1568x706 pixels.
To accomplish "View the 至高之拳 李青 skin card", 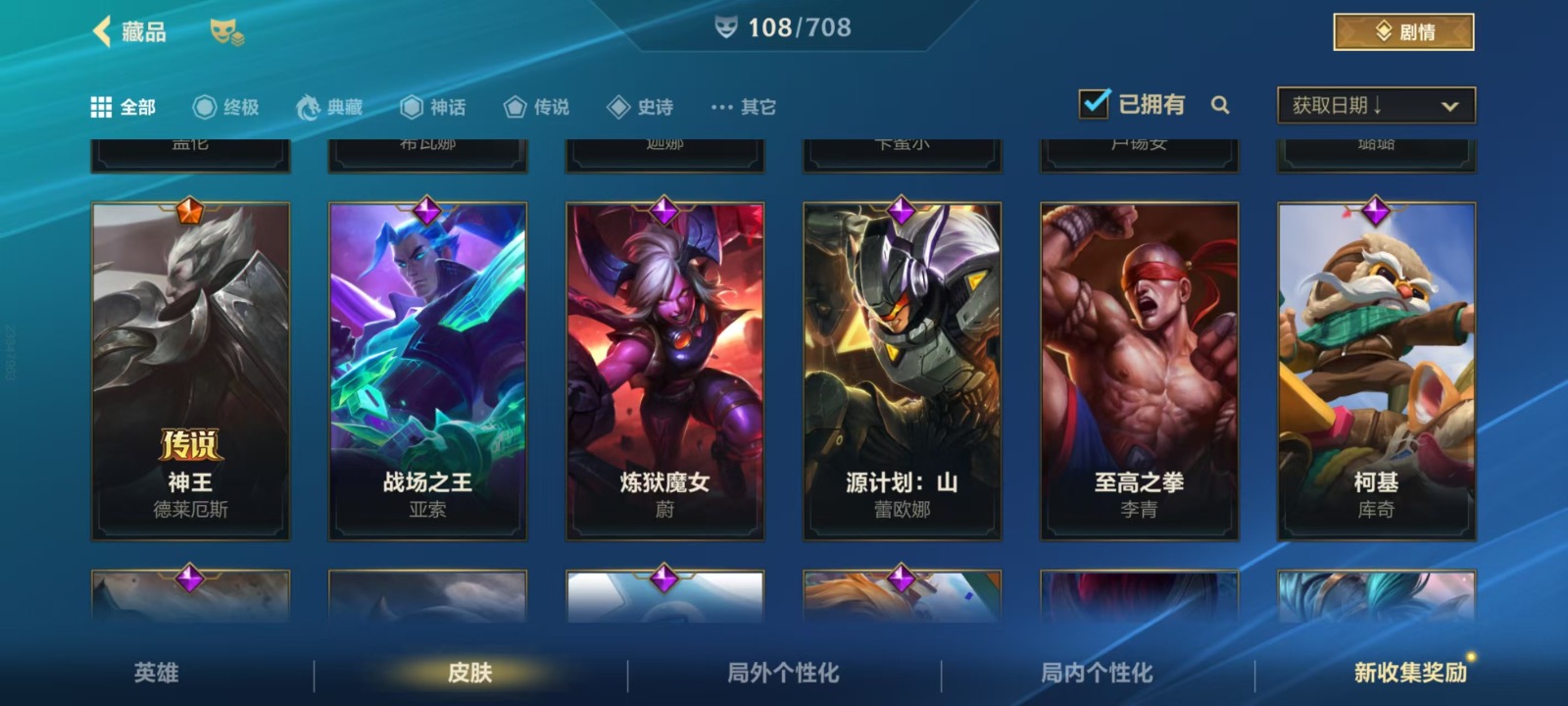I will coord(1139,371).
